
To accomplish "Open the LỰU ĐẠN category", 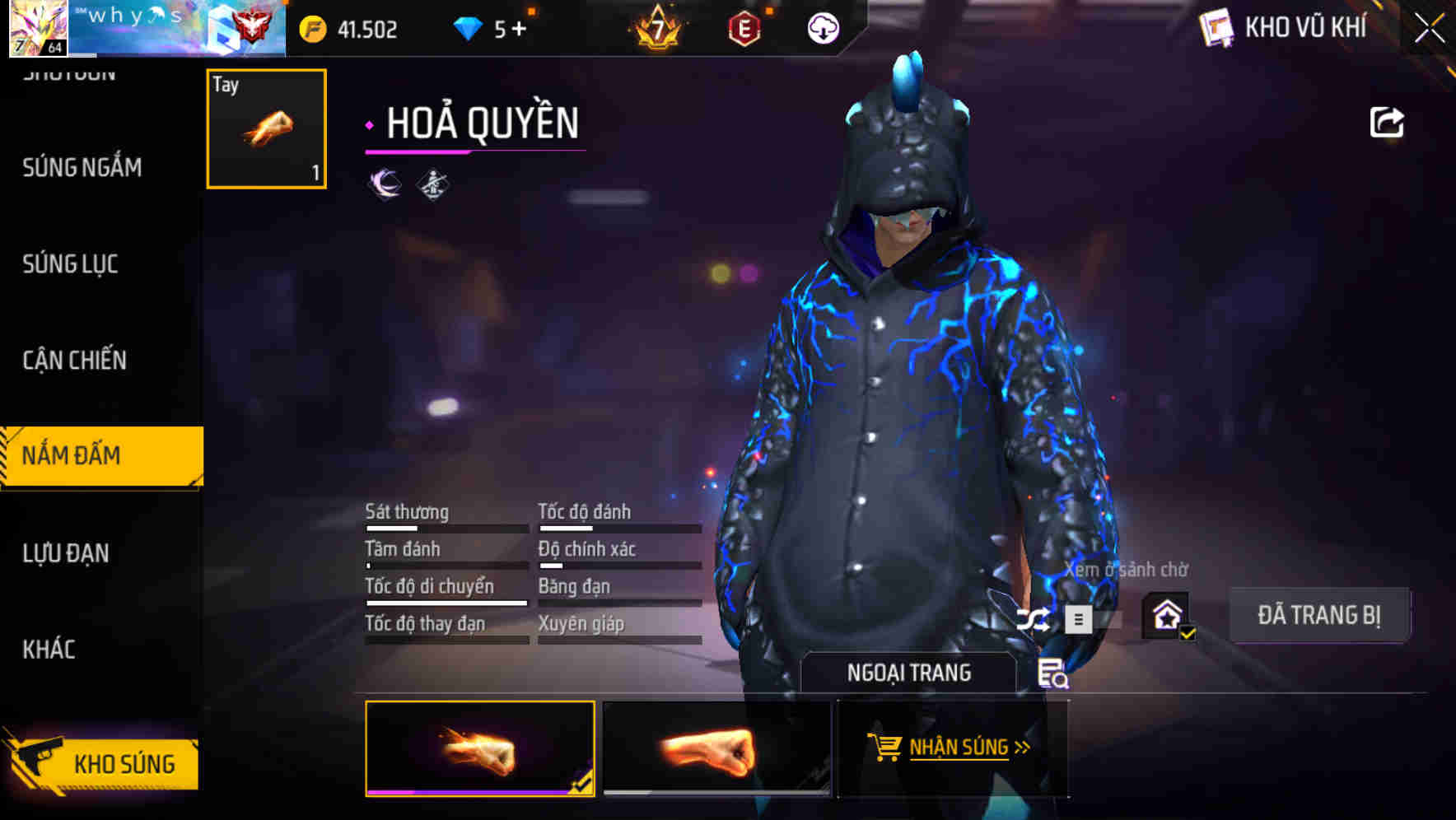I will (x=68, y=553).
